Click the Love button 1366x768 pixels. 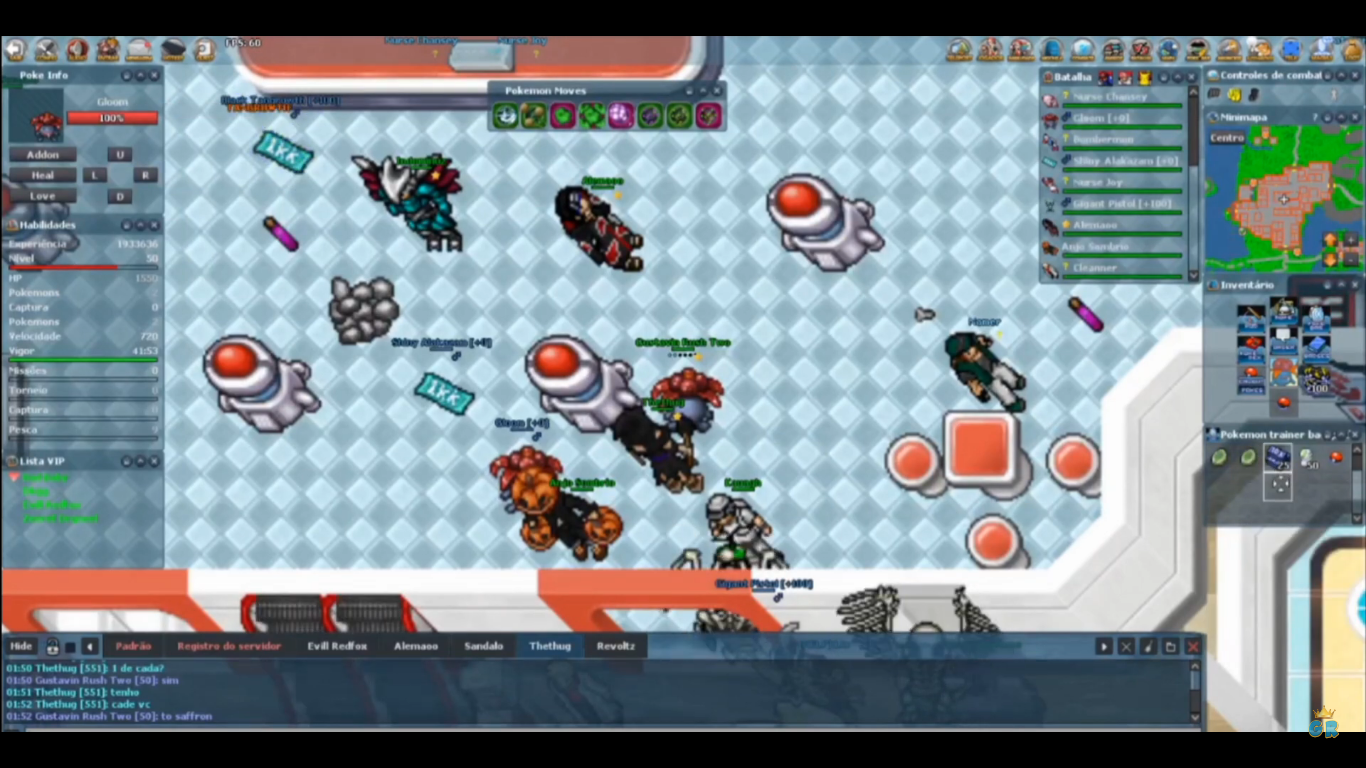point(42,196)
